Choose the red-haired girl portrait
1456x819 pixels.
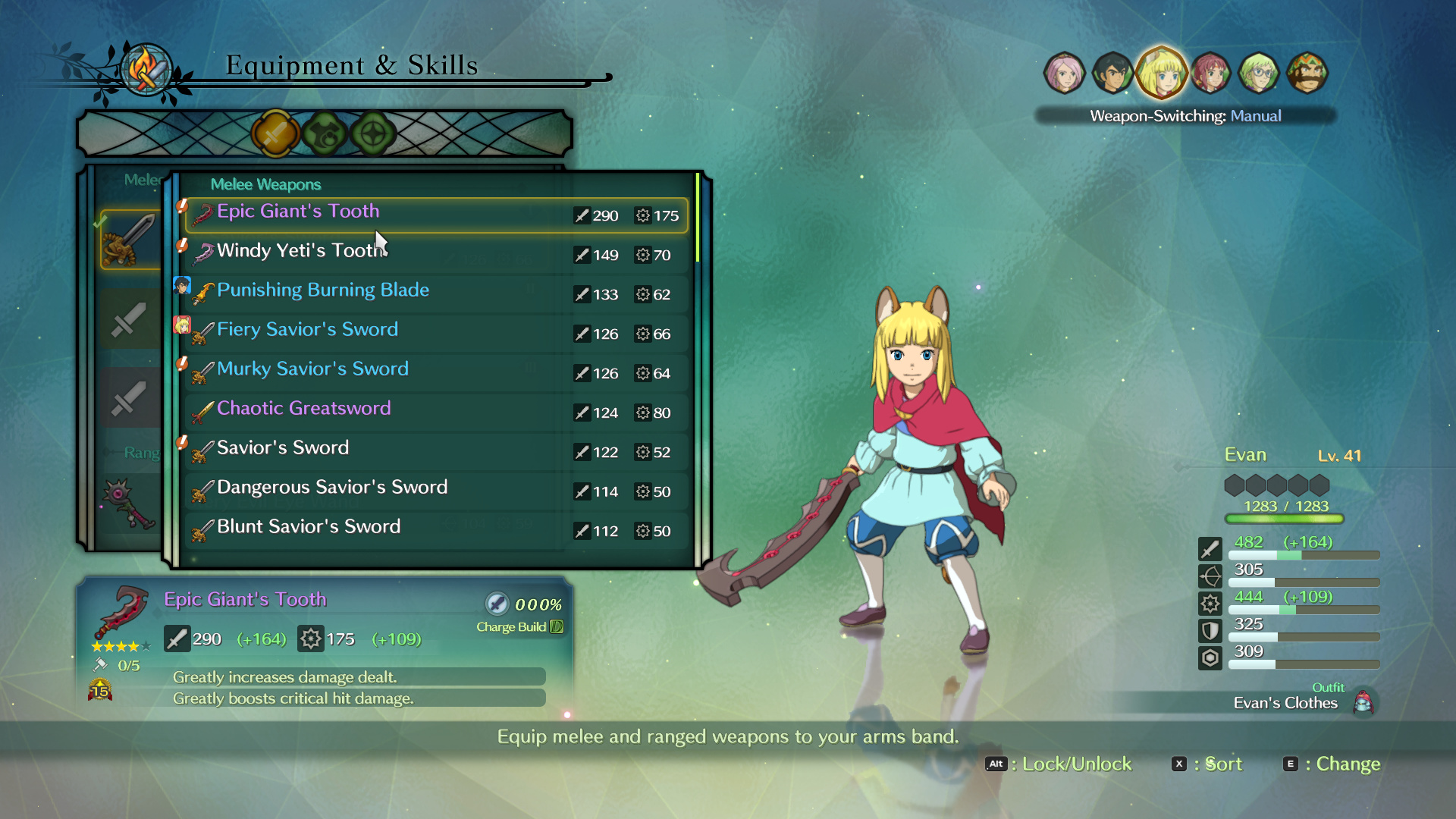(x=1210, y=74)
